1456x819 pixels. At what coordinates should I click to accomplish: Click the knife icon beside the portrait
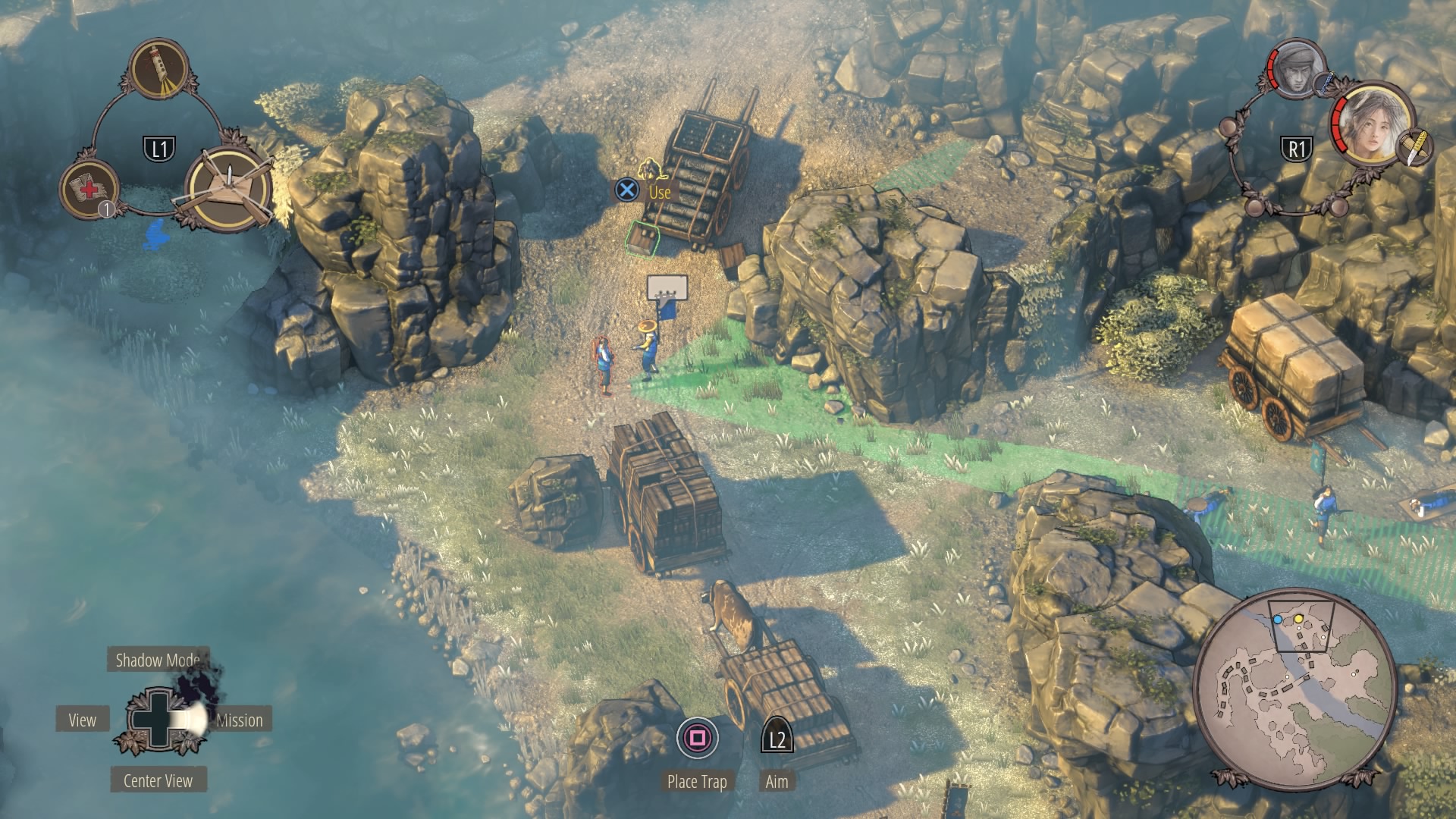1414,146
